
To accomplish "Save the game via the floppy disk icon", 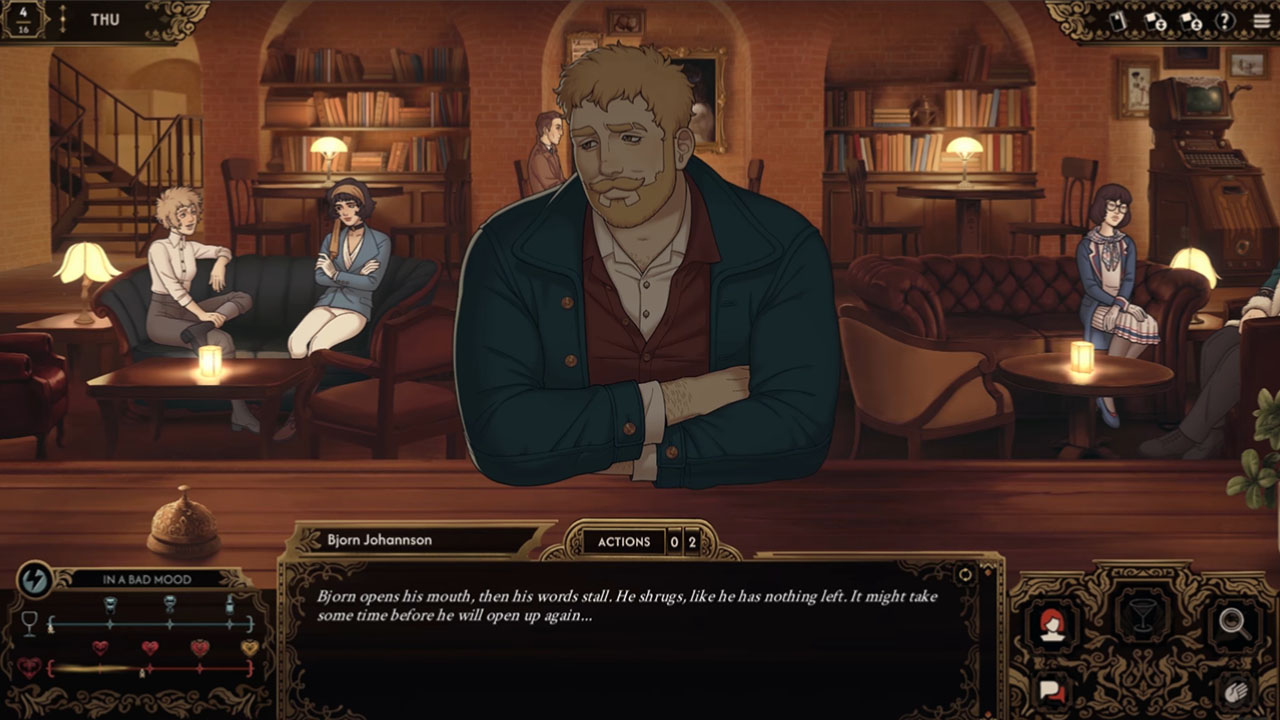I will (x=1154, y=20).
